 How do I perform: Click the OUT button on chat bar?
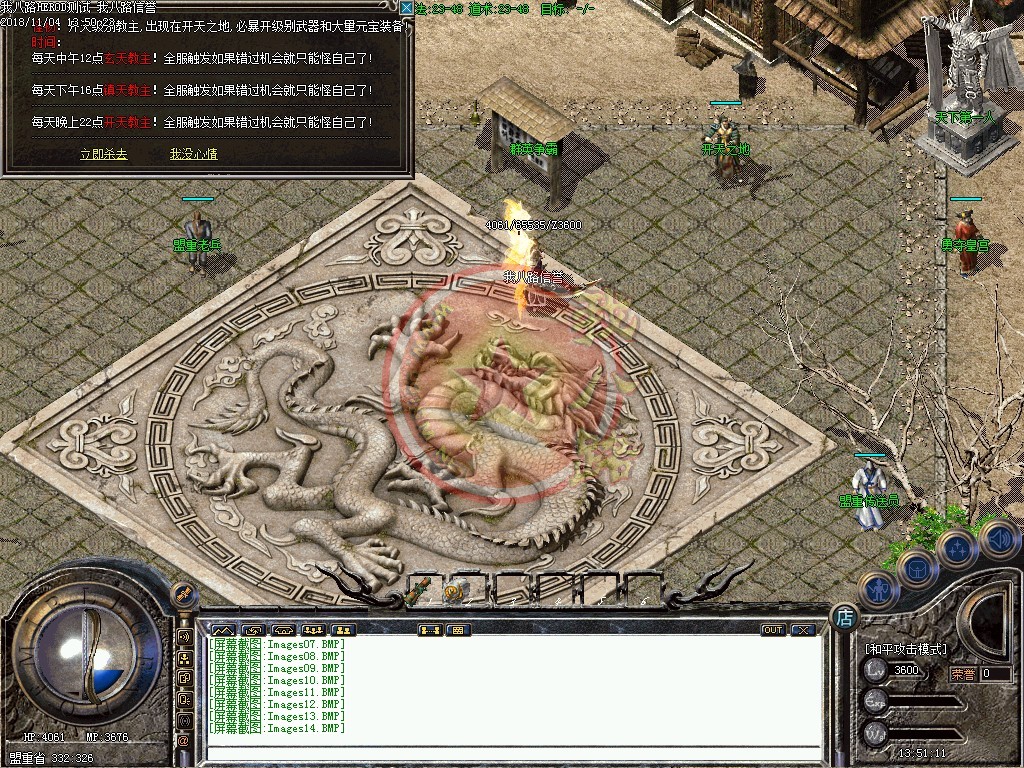click(x=772, y=630)
